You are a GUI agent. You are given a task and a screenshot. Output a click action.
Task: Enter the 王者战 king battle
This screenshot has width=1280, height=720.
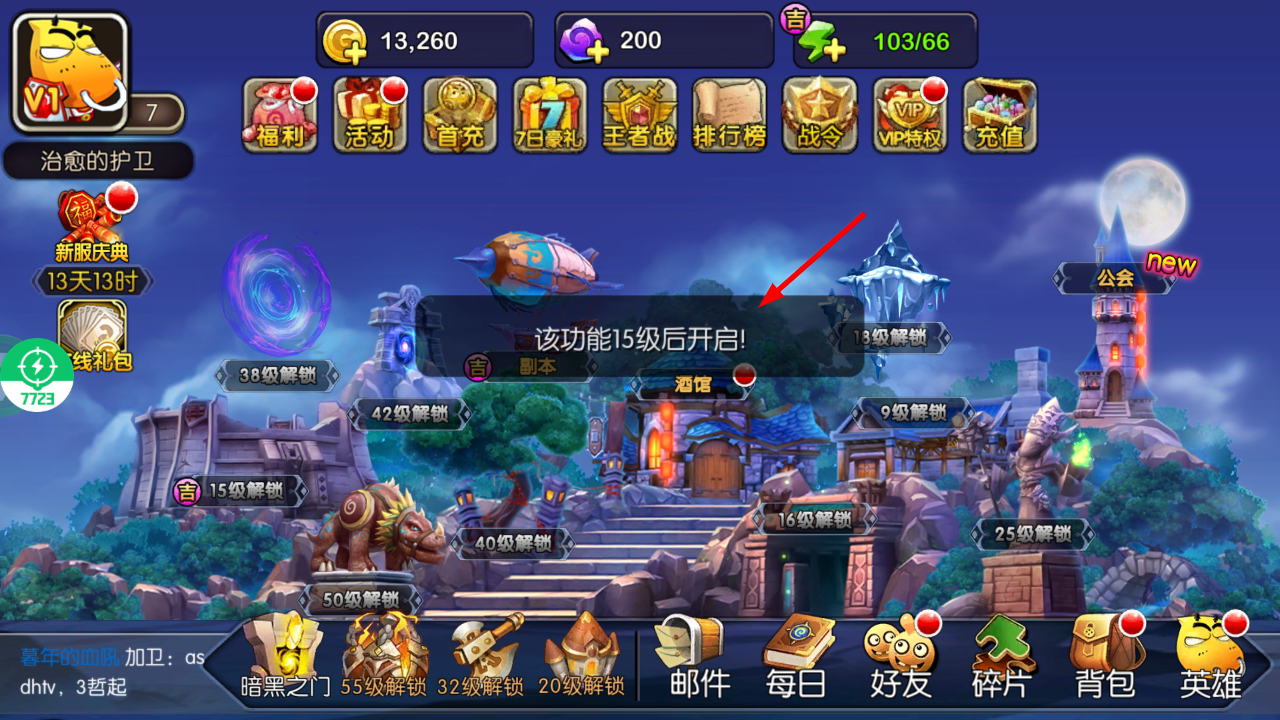(x=640, y=115)
